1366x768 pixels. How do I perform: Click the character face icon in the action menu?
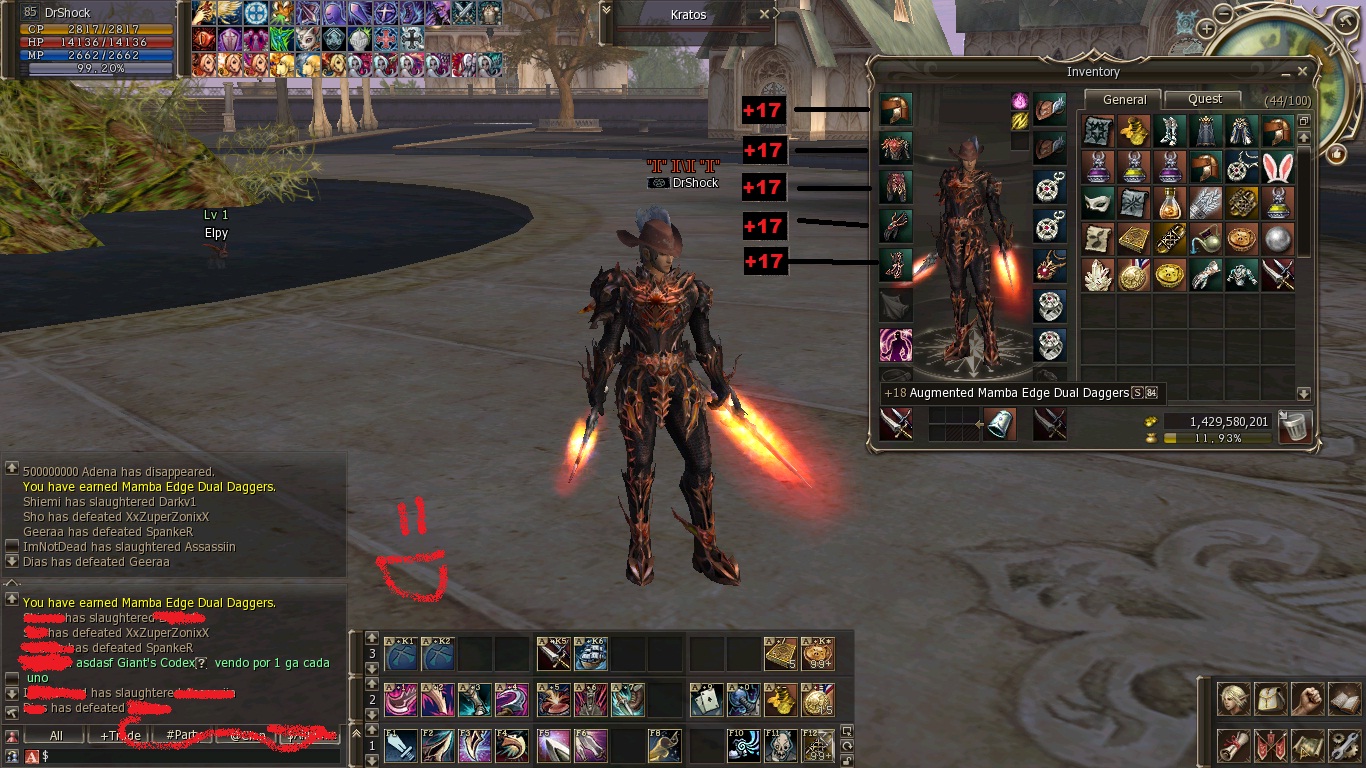click(1232, 699)
